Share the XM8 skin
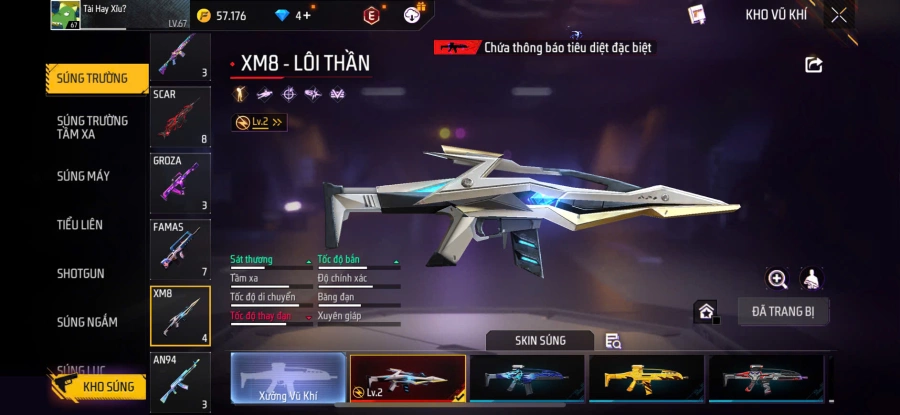The width and height of the screenshot is (900, 415). point(814,65)
